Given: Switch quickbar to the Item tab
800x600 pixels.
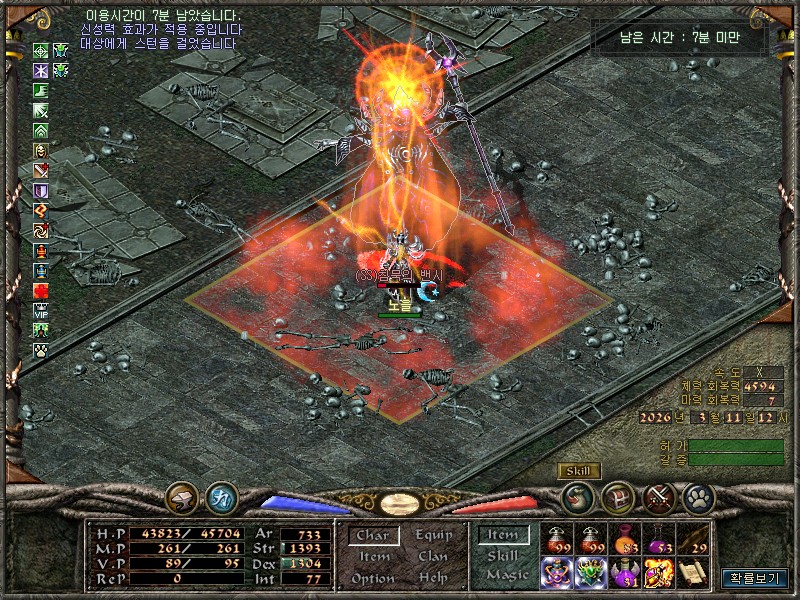Looking at the screenshot, I should pyautogui.click(x=503, y=535).
